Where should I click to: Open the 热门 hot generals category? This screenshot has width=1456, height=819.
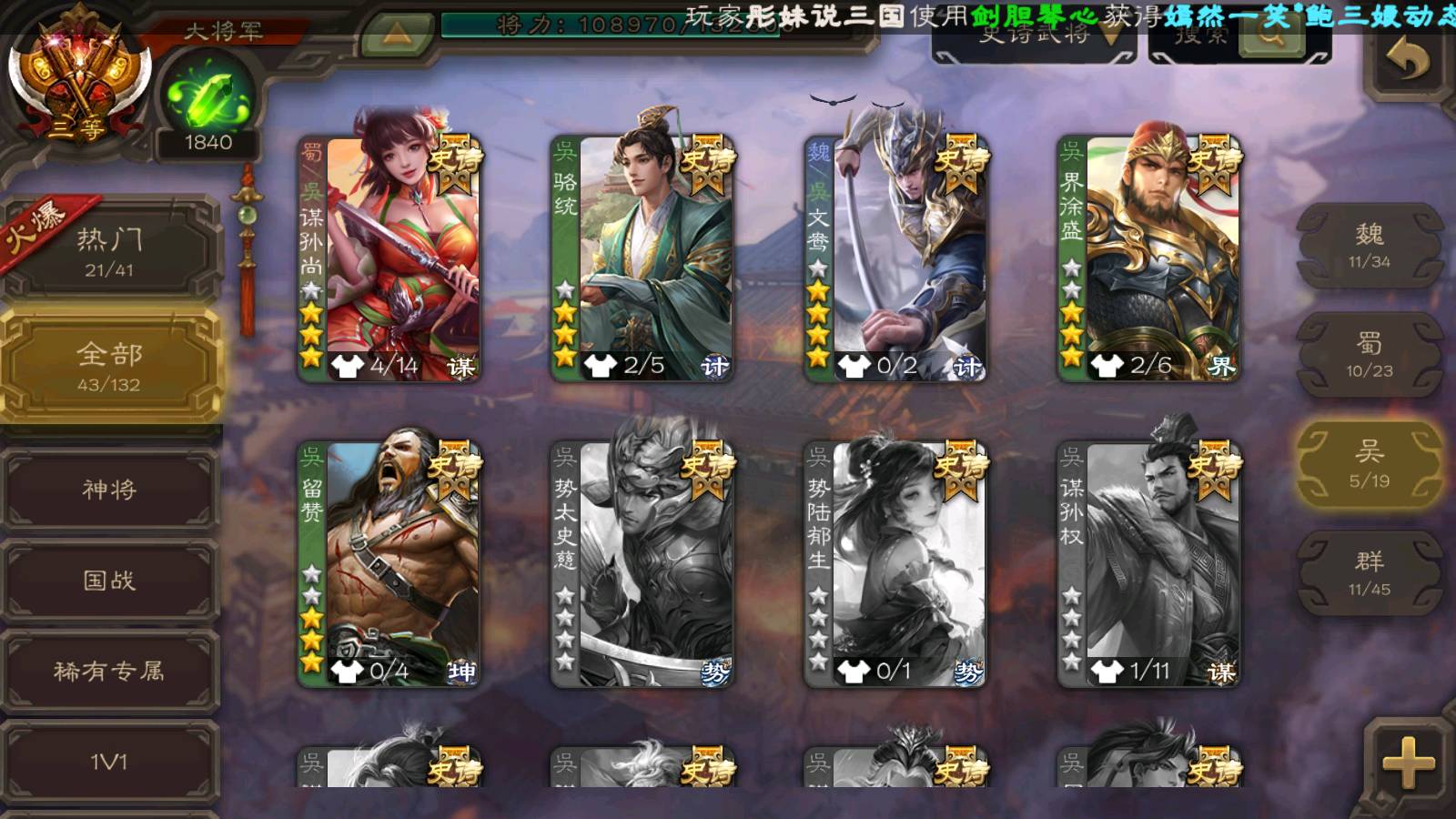(x=109, y=251)
